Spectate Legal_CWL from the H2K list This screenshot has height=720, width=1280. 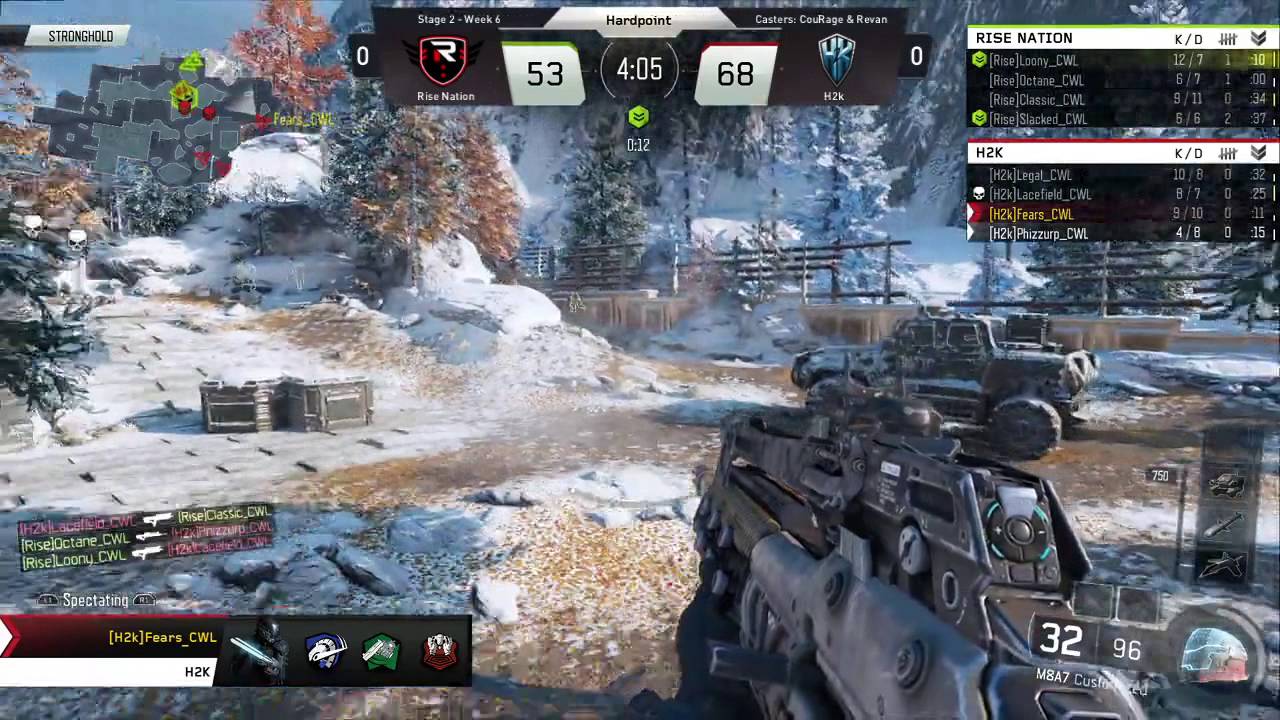1030,175
